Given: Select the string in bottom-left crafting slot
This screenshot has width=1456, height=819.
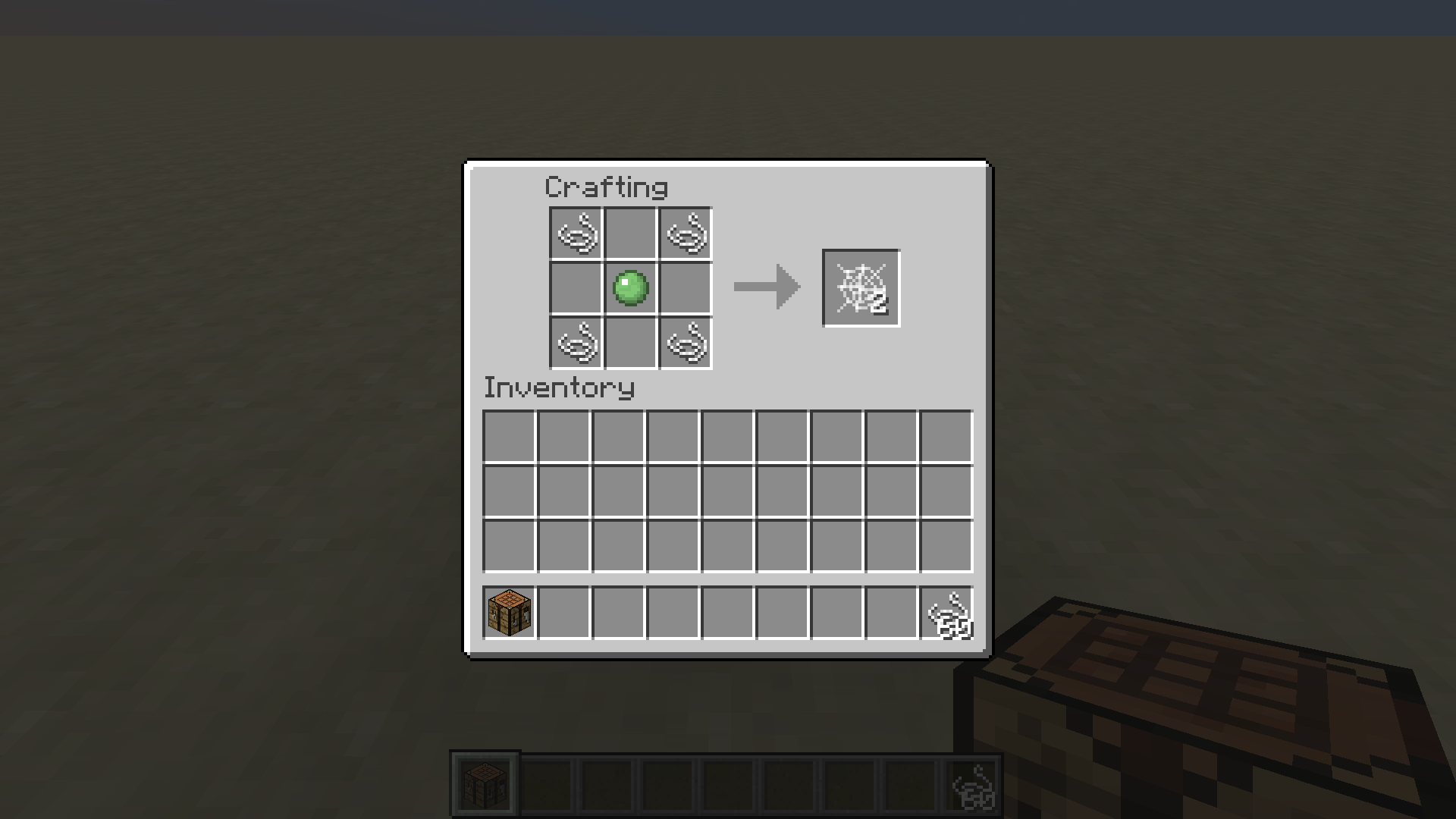Looking at the screenshot, I should [x=574, y=344].
